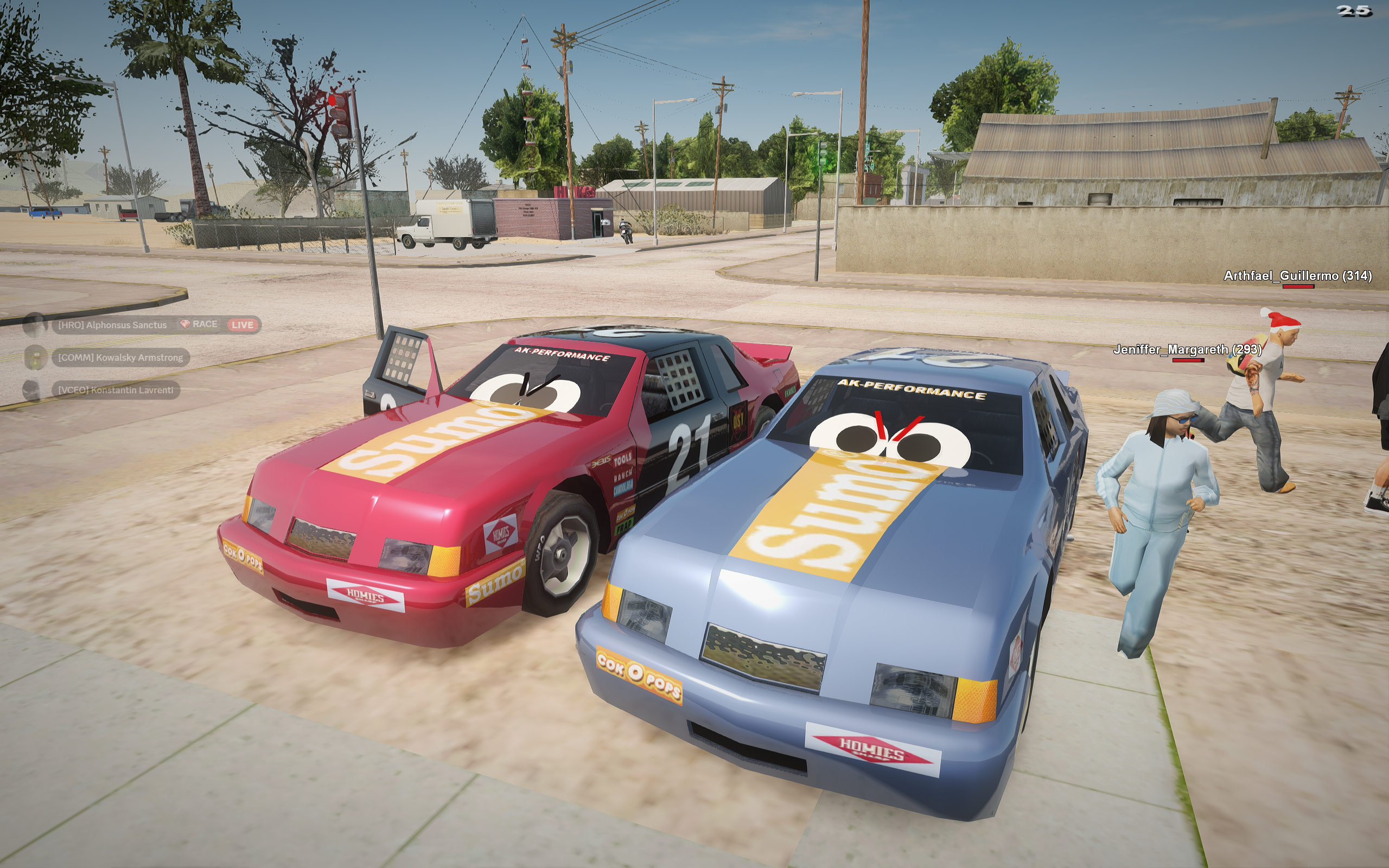Select the [HRO] Alphonsus Sanctus voice entry

tap(112, 325)
